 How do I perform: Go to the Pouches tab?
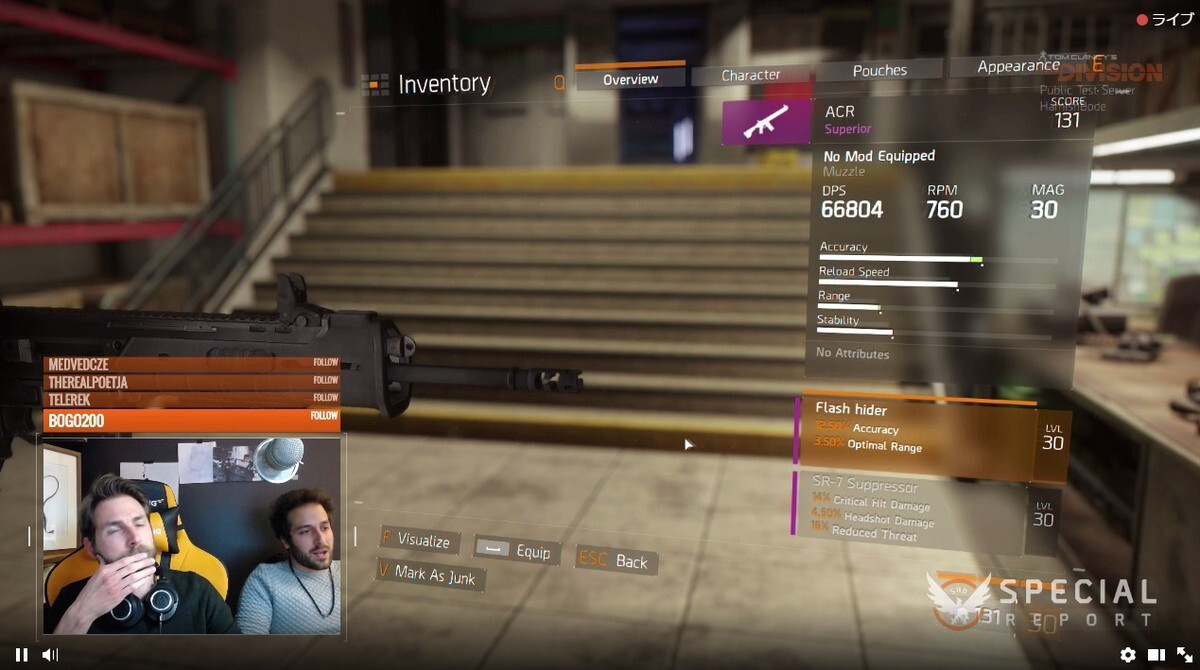coord(879,71)
